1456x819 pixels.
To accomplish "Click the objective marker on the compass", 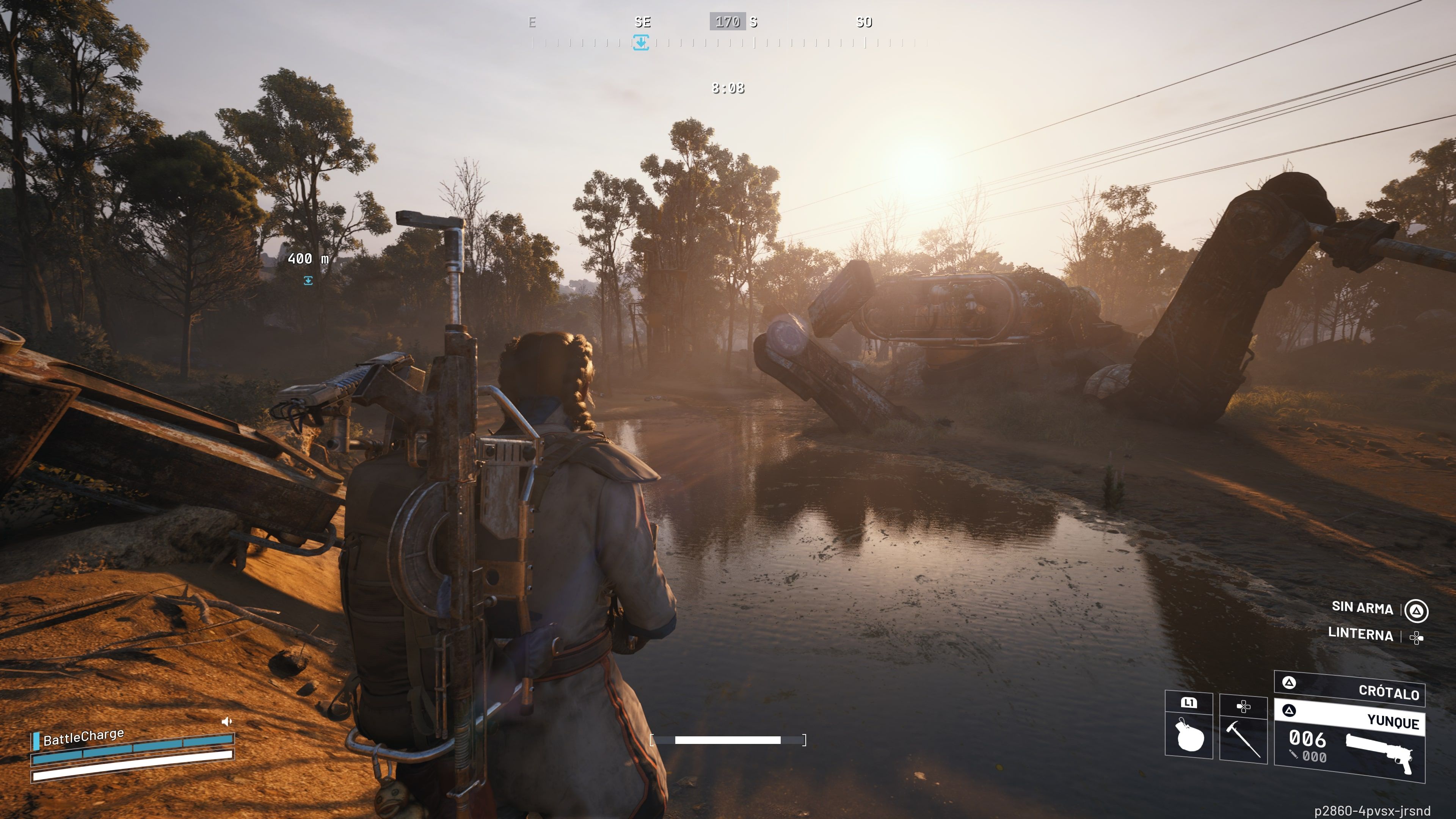I will tap(640, 42).
